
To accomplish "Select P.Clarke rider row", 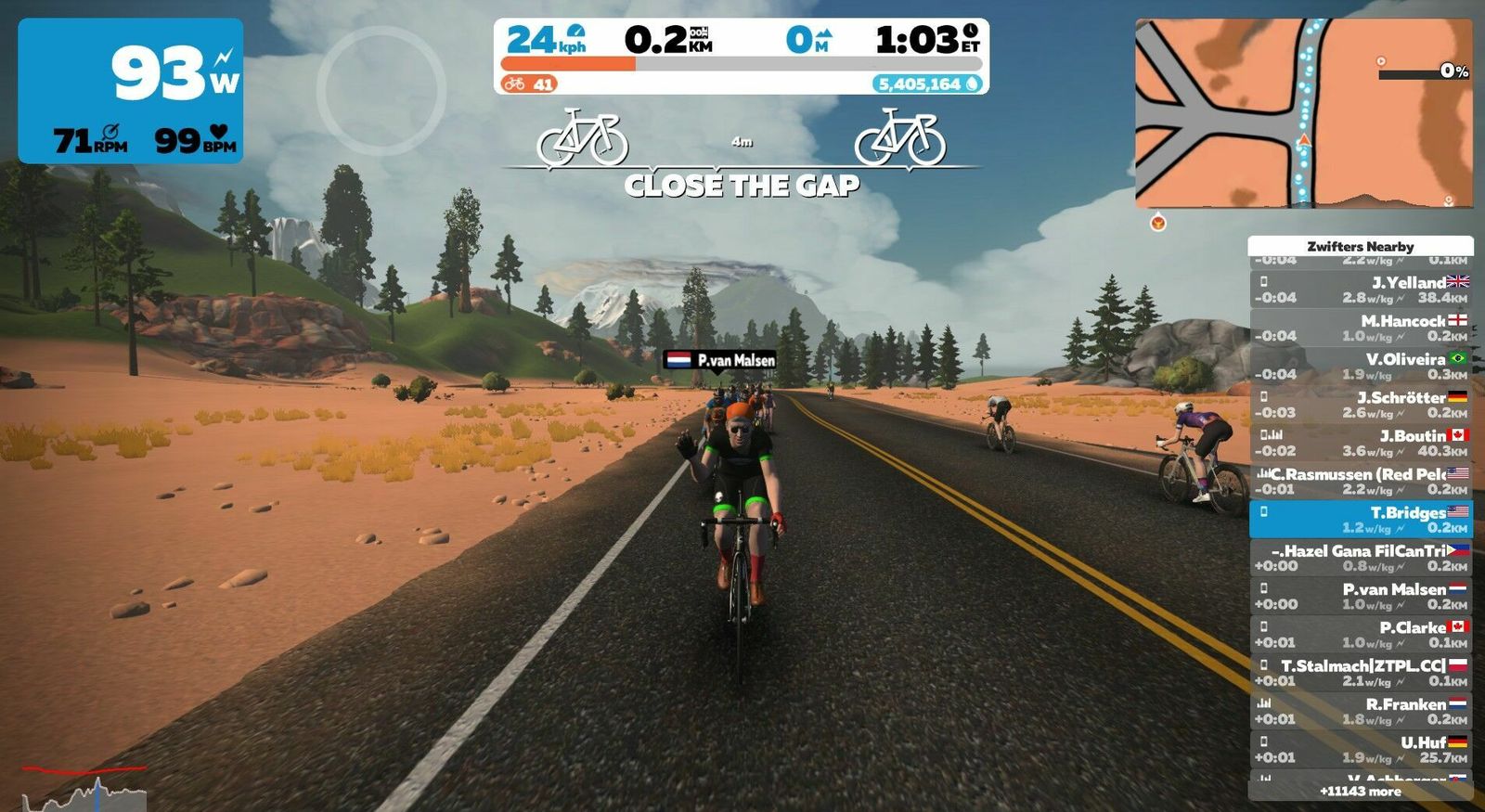I will pyautogui.click(x=1361, y=635).
